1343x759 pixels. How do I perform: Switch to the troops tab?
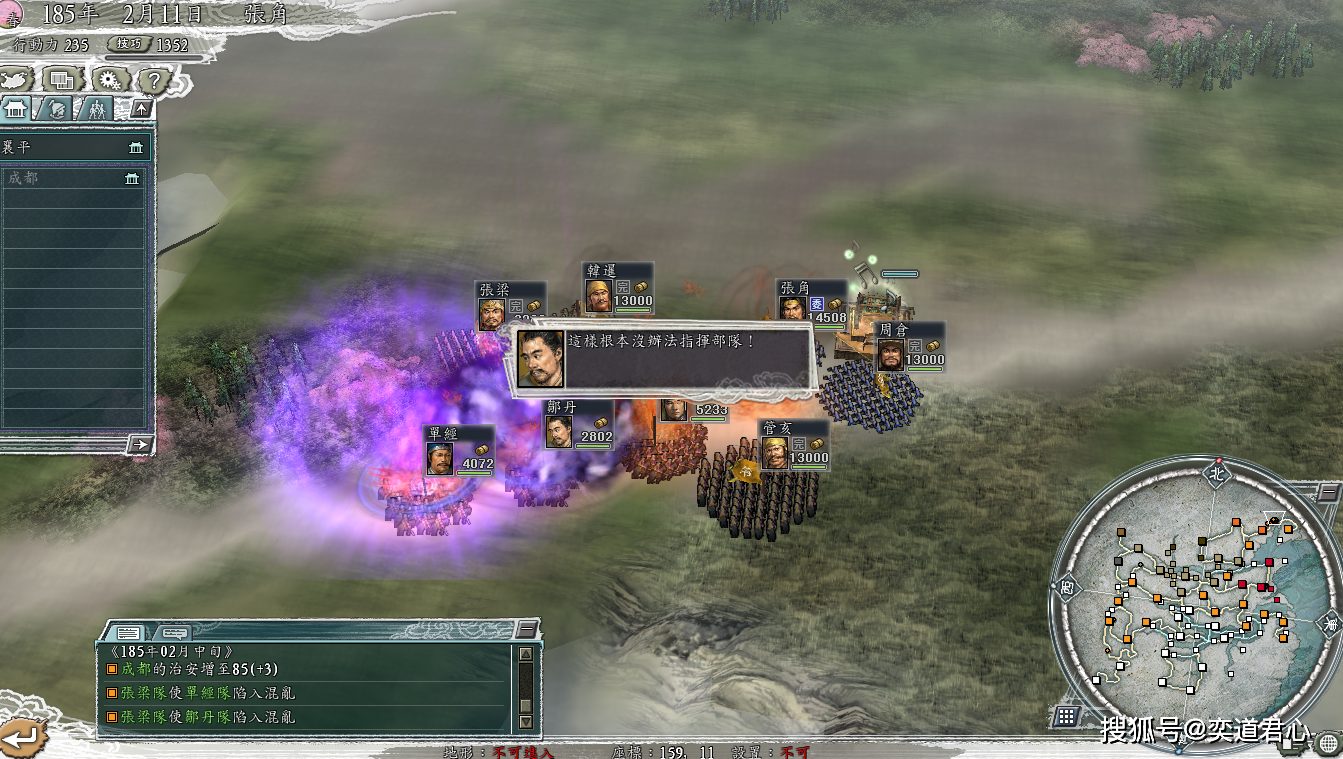97,109
